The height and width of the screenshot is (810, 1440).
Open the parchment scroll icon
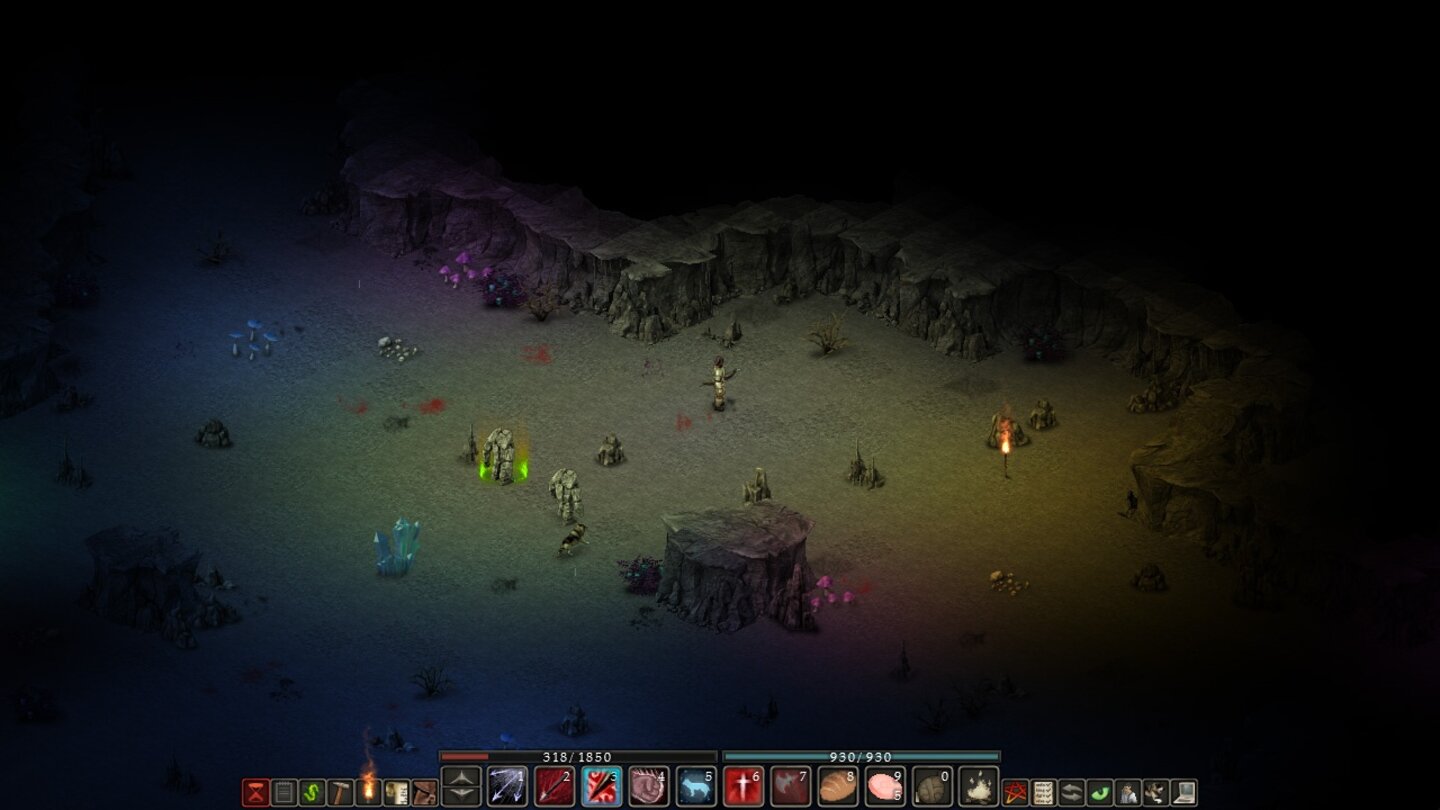click(x=397, y=793)
